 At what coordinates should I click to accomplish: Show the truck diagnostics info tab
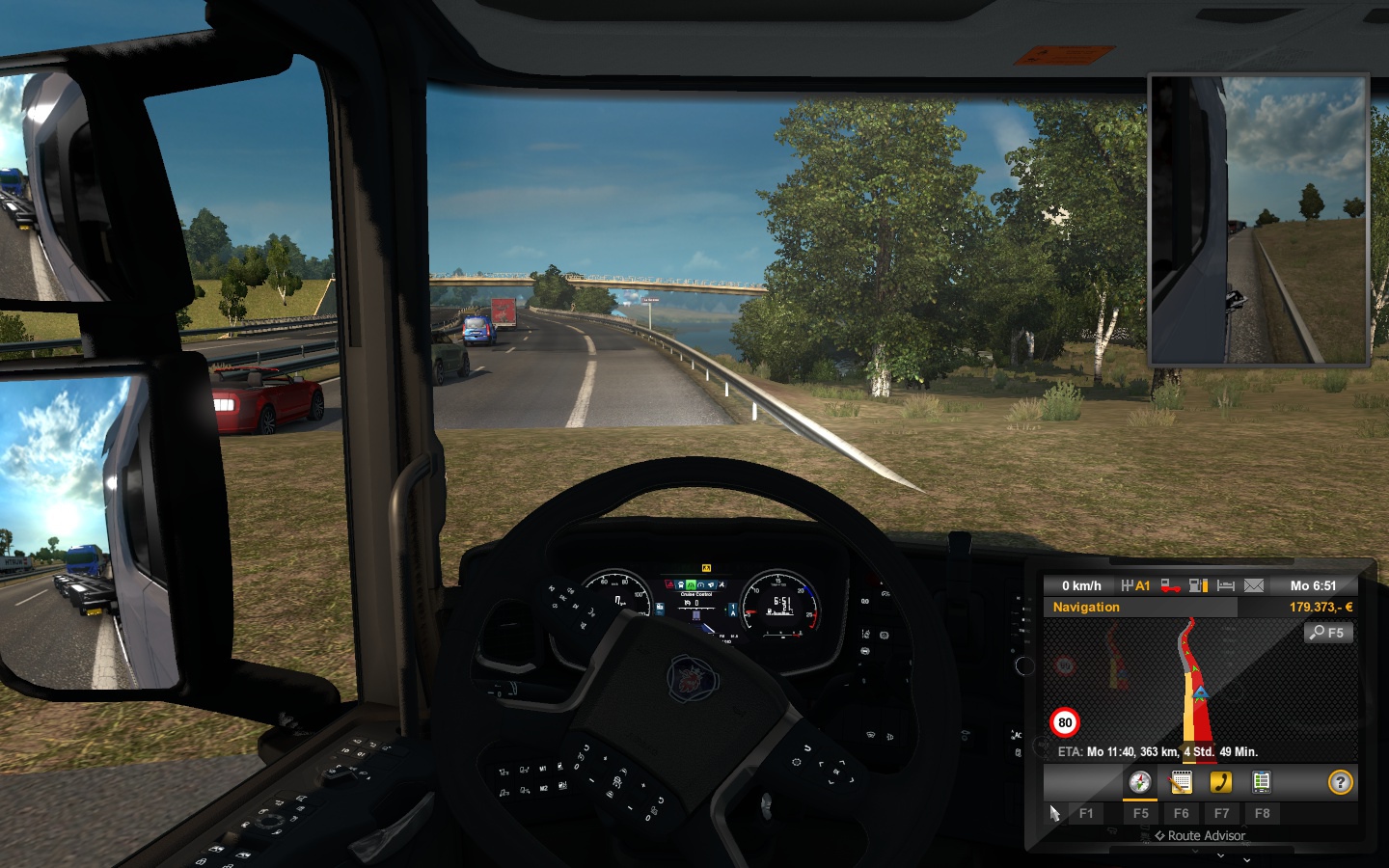[x=1261, y=782]
